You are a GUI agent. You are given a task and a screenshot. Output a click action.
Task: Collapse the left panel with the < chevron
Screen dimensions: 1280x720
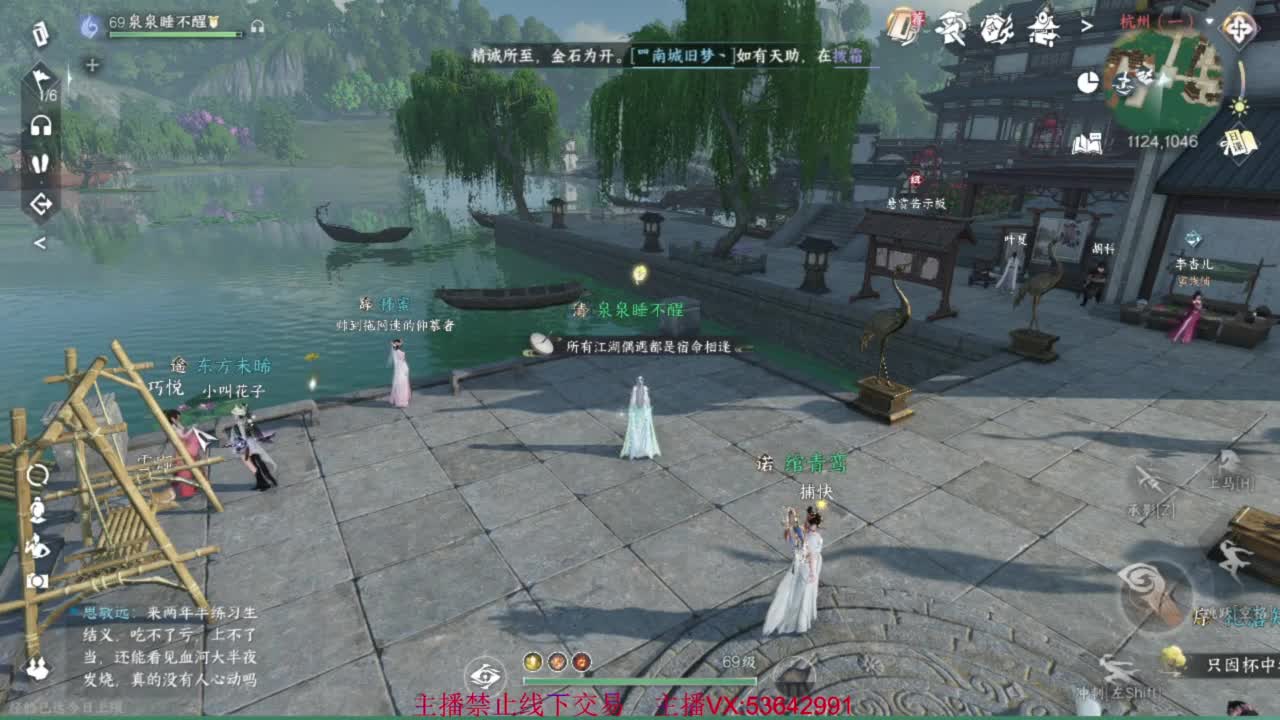click(40, 241)
